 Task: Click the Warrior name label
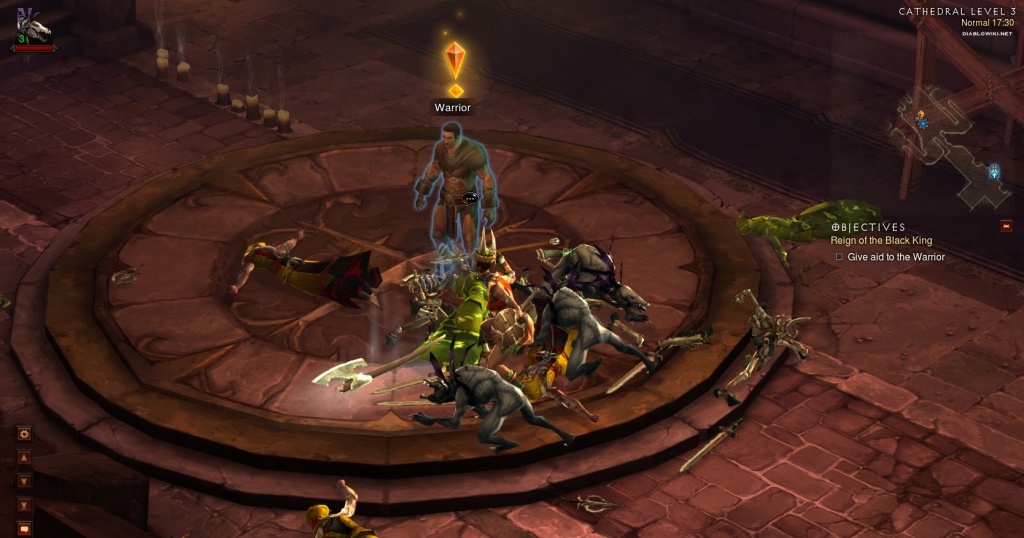coord(452,108)
